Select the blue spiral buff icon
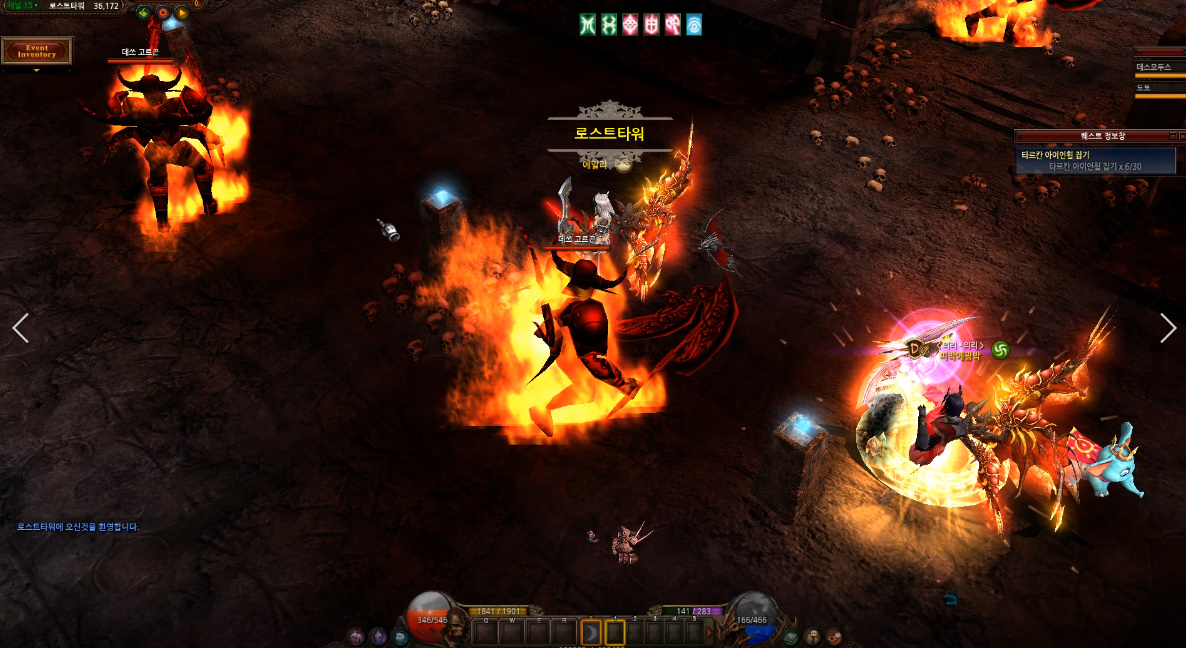The image size is (1186, 648). point(693,25)
